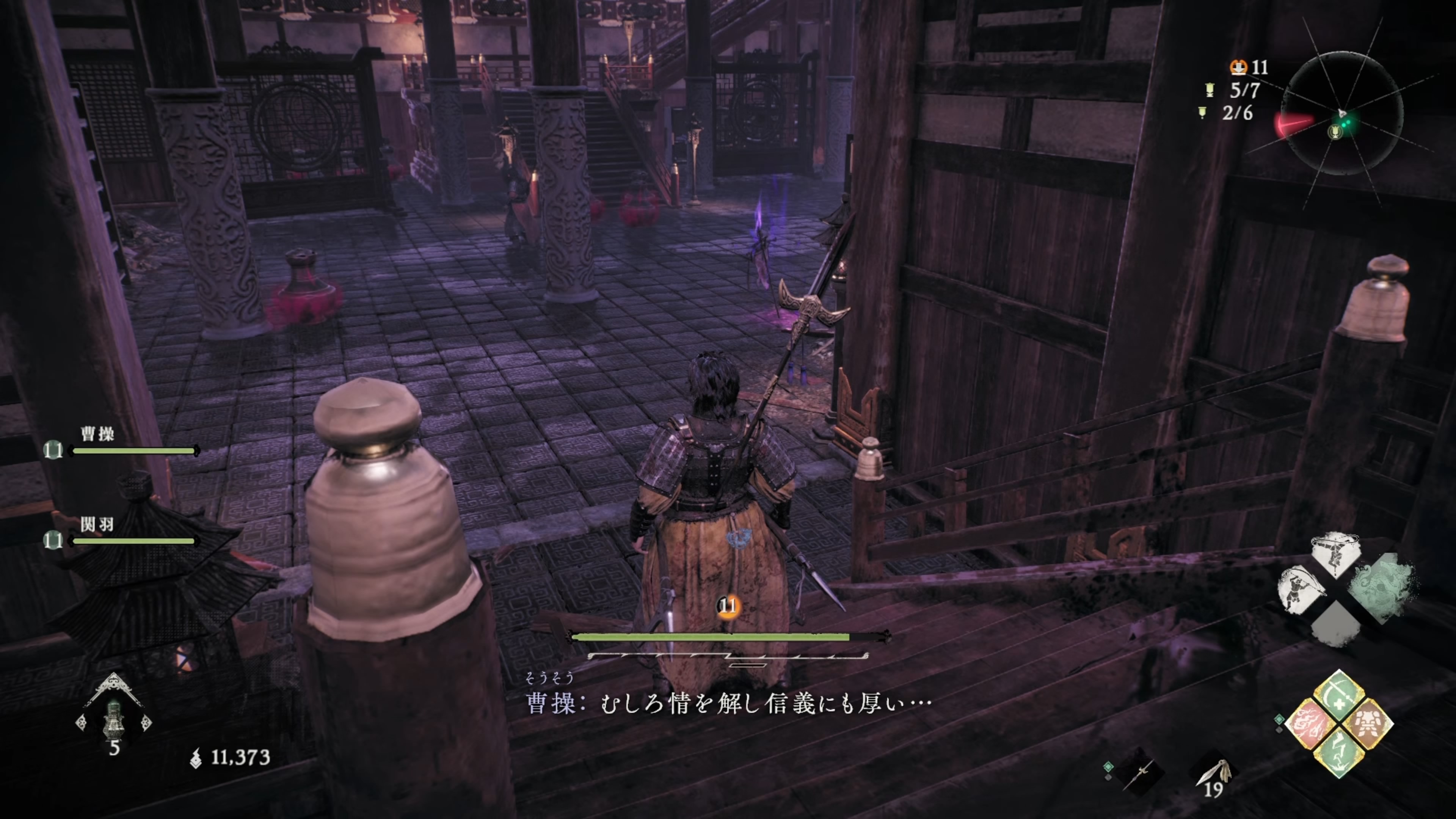Trigger the green lightning wizardry spell

tap(1339, 752)
